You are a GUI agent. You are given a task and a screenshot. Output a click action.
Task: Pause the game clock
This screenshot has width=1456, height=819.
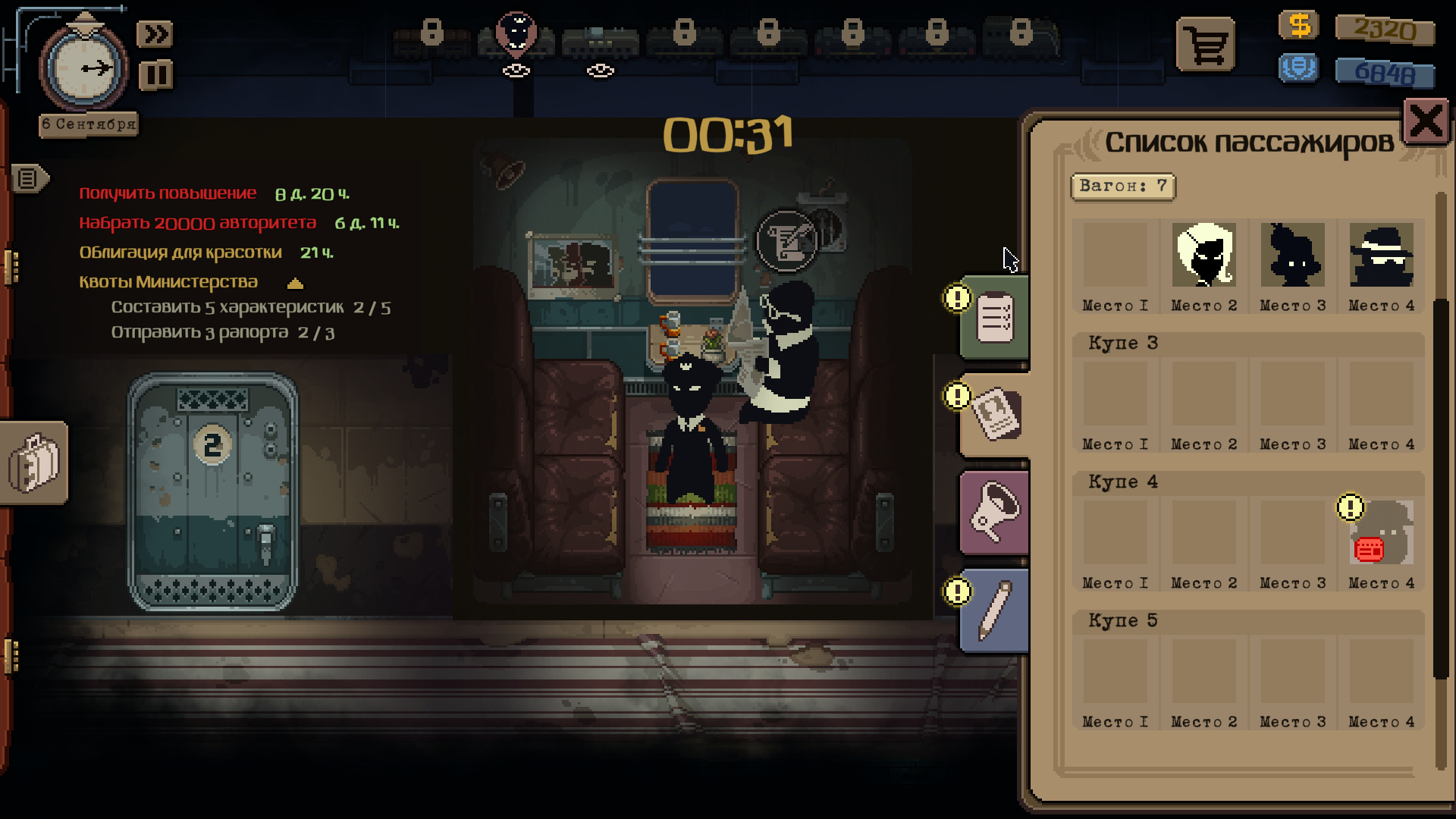click(155, 75)
